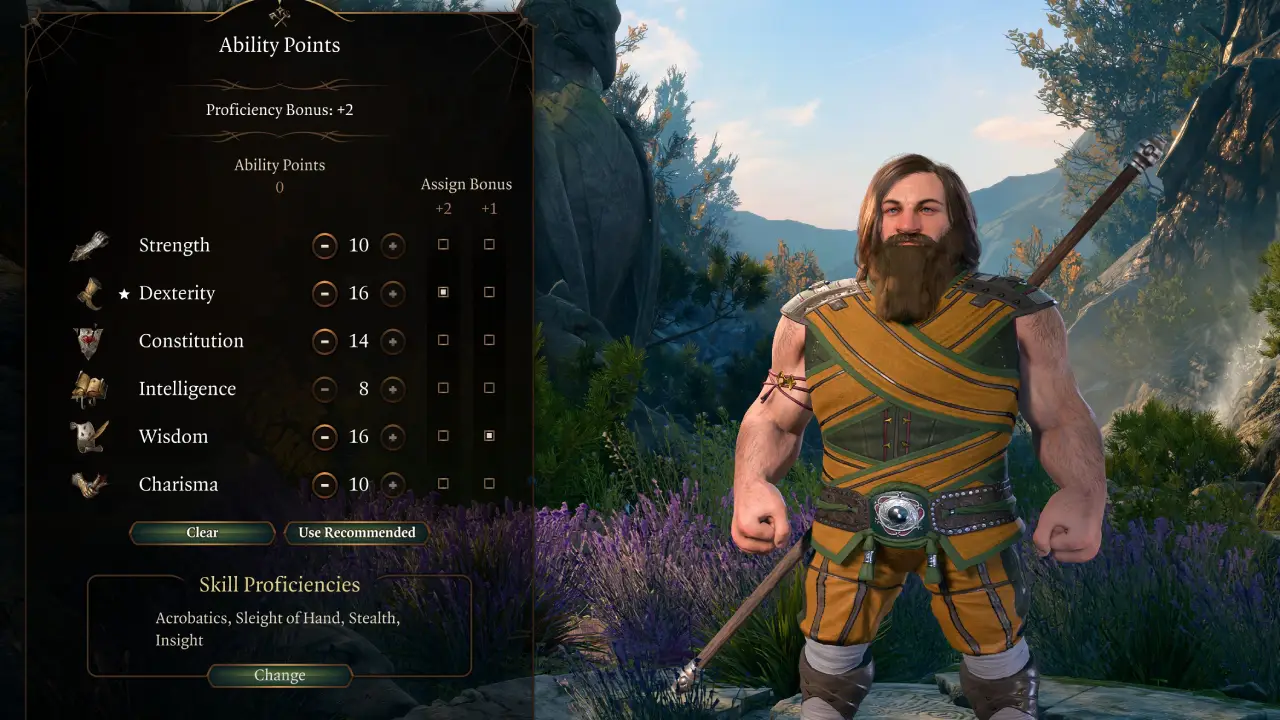Select the Dexterity boot icon

click(89, 291)
